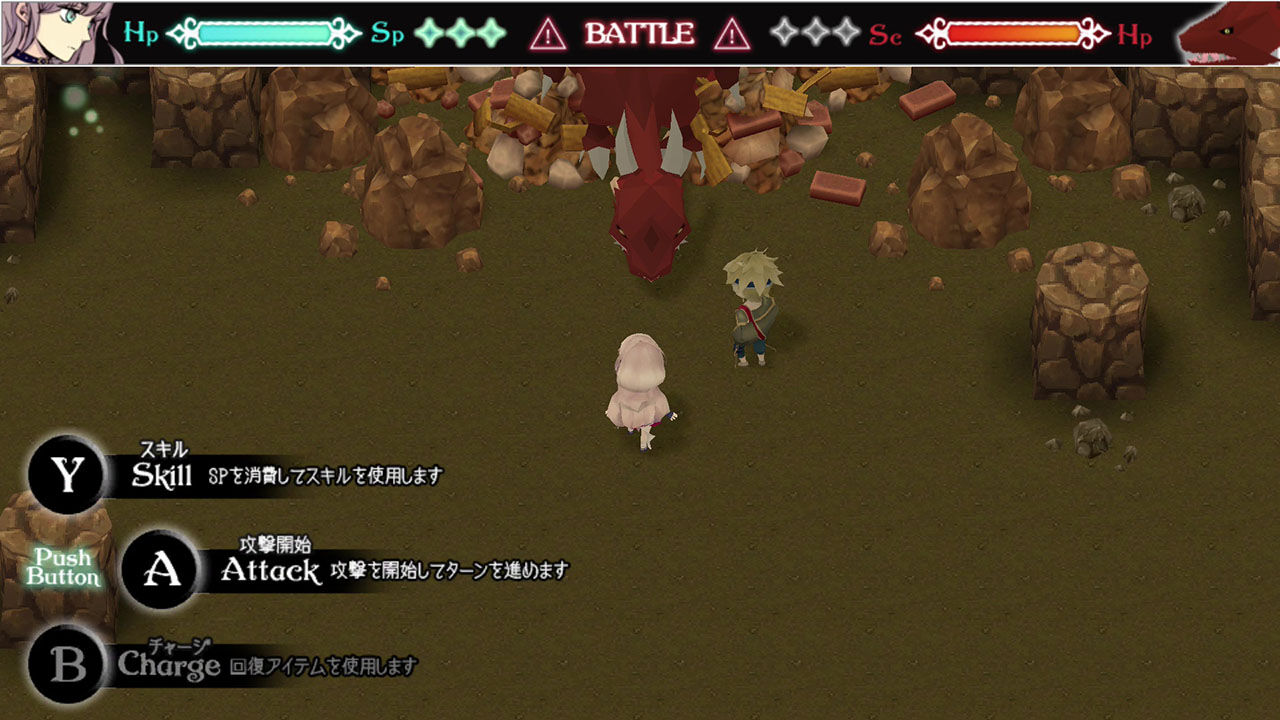Toggle the middle SP diamond

tap(460, 32)
